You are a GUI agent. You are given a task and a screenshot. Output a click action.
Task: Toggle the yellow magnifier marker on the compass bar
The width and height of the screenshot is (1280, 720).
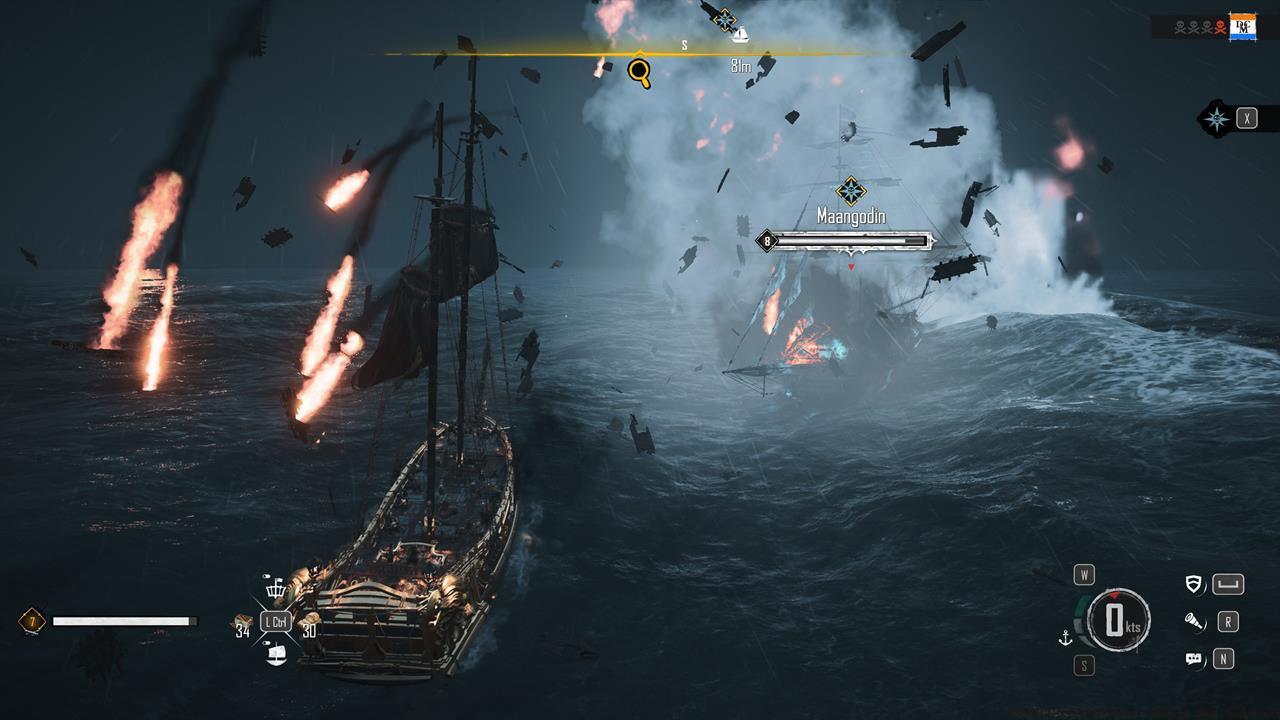coord(638,72)
